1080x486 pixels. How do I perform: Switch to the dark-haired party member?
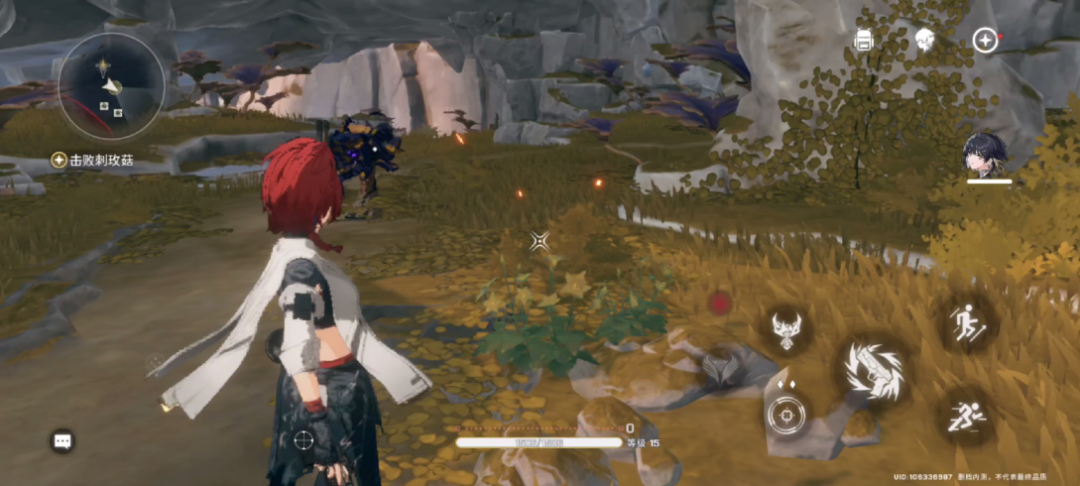pyautogui.click(x=986, y=157)
